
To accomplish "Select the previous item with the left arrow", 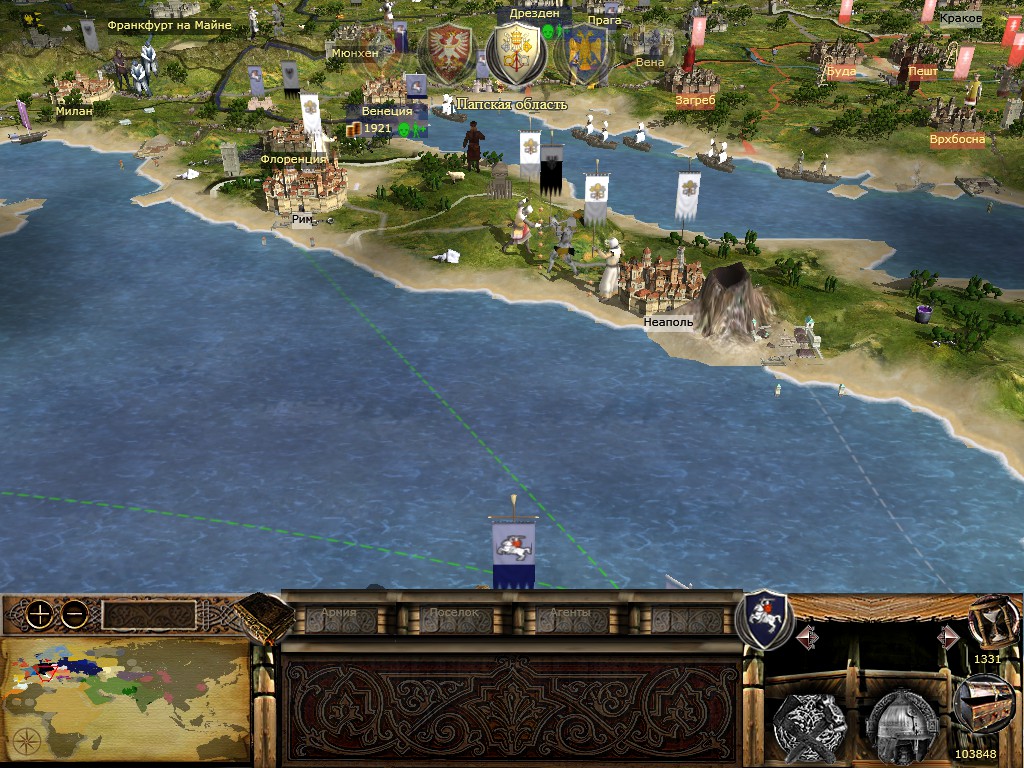I will [x=807, y=637].
